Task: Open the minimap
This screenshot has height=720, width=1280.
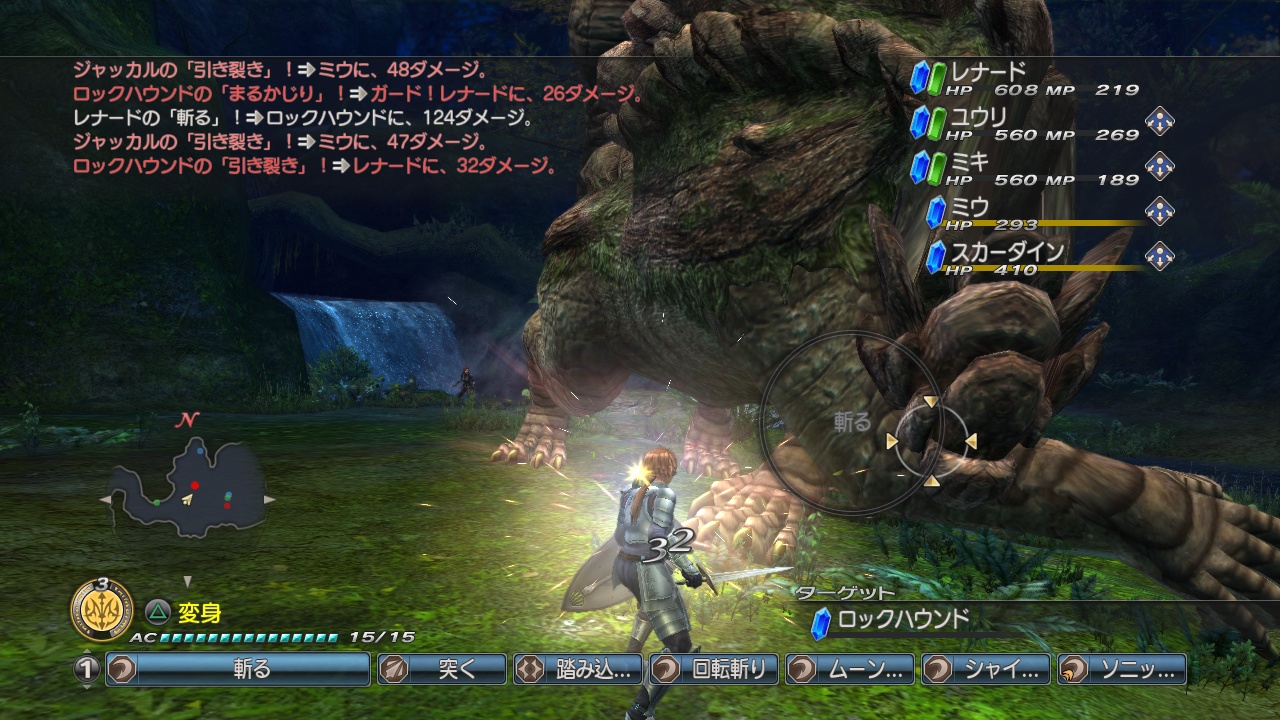Action: tap(188, 488)
